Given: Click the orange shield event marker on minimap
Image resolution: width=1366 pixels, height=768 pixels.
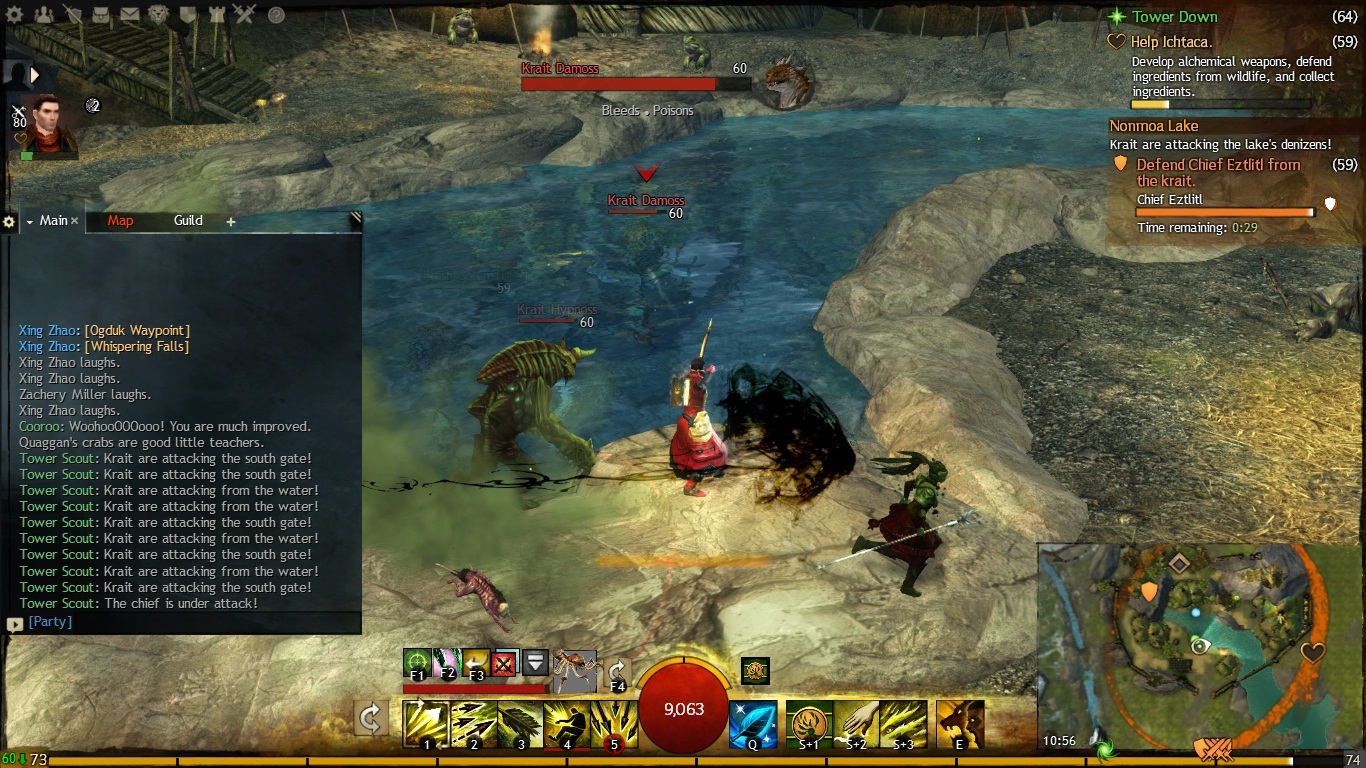Looking at the screenshot, I should tap(1149, 591).
